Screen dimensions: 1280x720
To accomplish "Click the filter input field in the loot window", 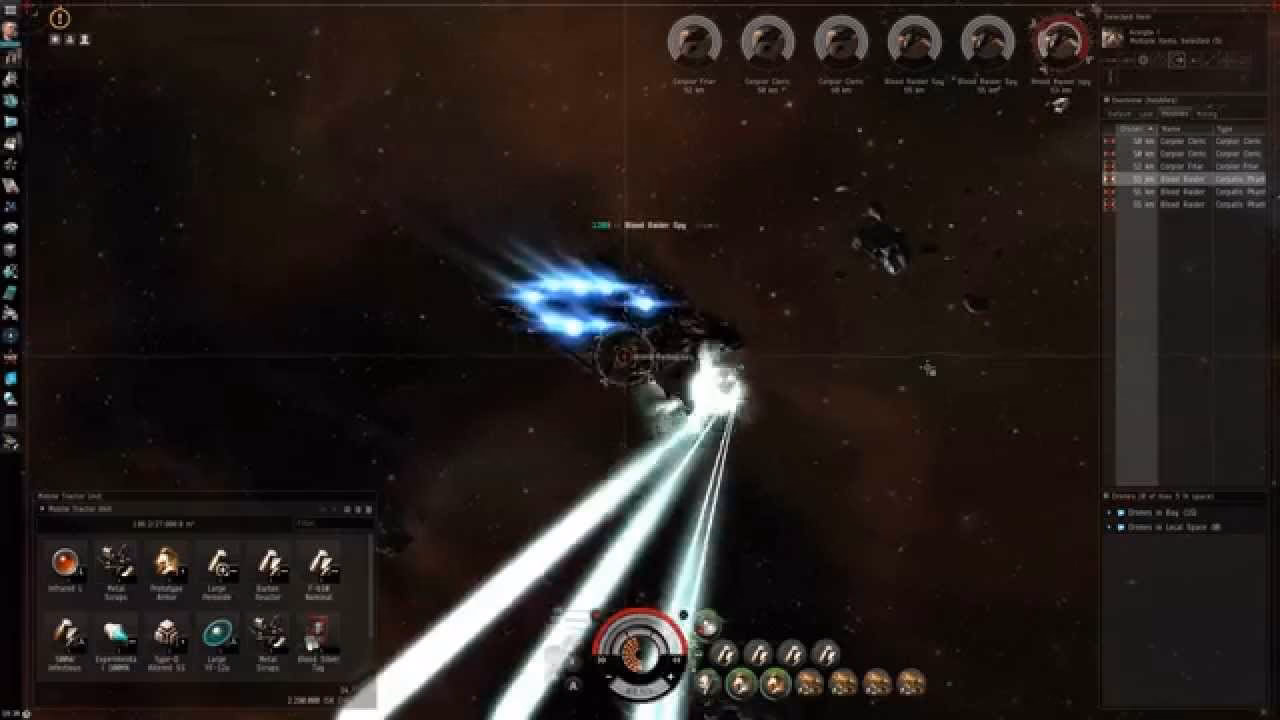I will click(333, 522).
